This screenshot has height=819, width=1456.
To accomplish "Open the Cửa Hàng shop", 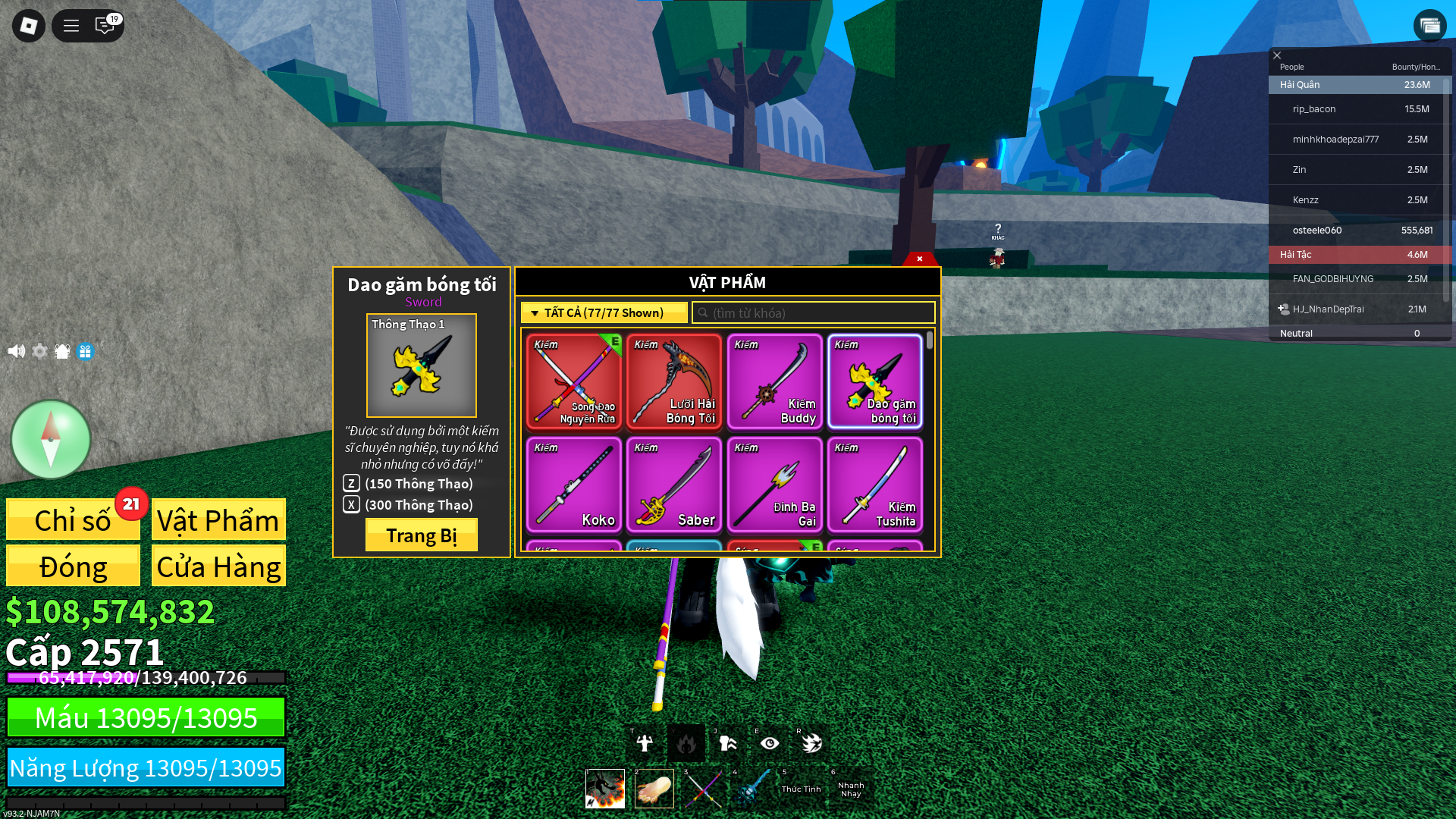I will (218, 566).
